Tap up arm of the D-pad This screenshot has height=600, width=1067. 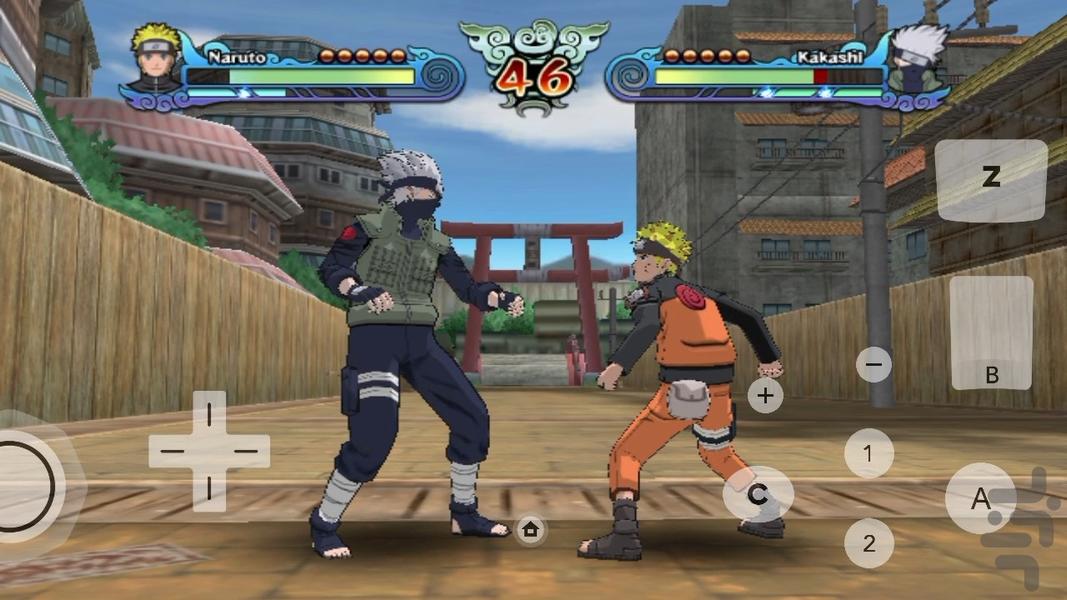click(x=209, y=414)
